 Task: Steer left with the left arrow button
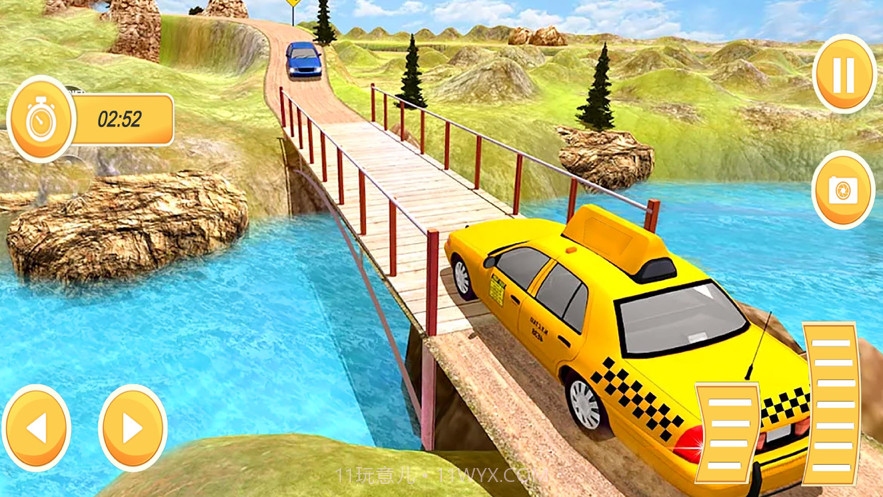[37, 428]
